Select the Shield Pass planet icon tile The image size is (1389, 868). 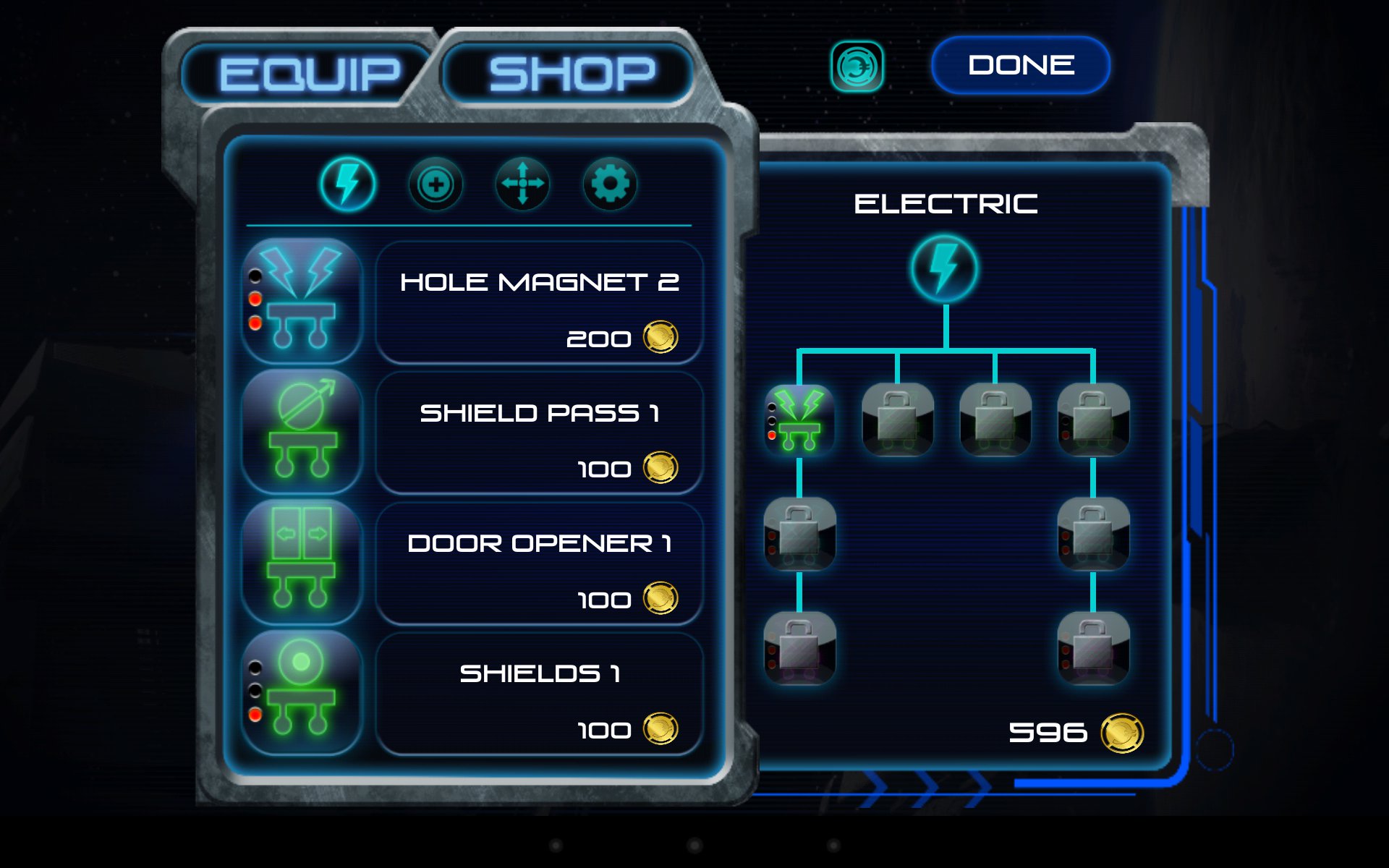point(302,431)
